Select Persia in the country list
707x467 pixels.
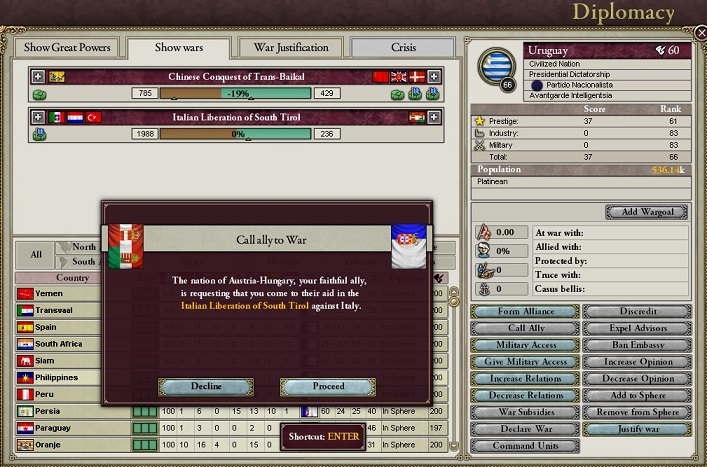[48, 411]
